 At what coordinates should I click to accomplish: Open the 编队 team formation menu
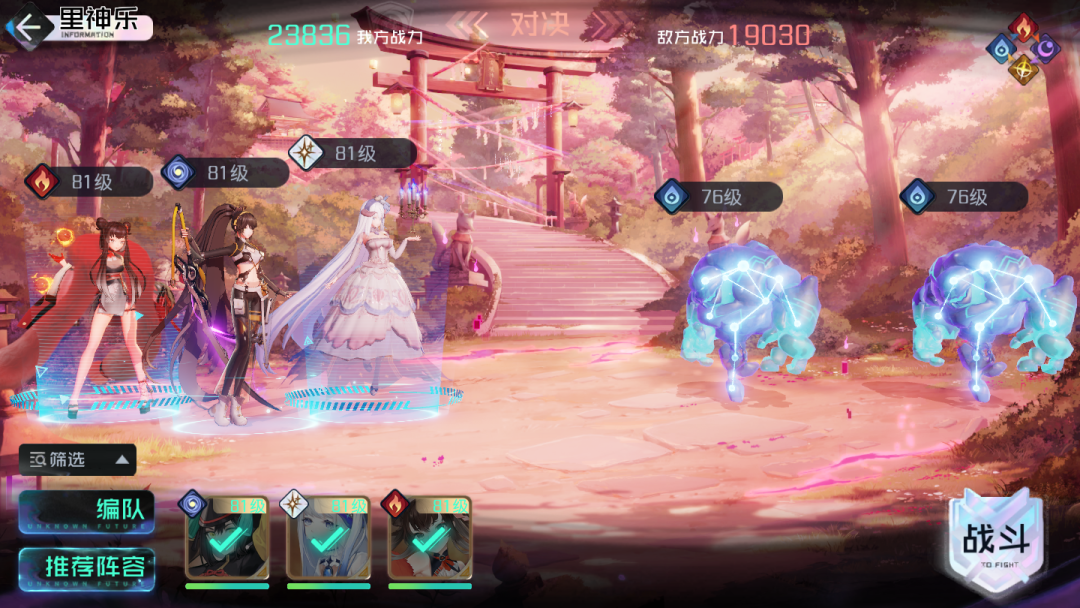click(x=86, y=511)
